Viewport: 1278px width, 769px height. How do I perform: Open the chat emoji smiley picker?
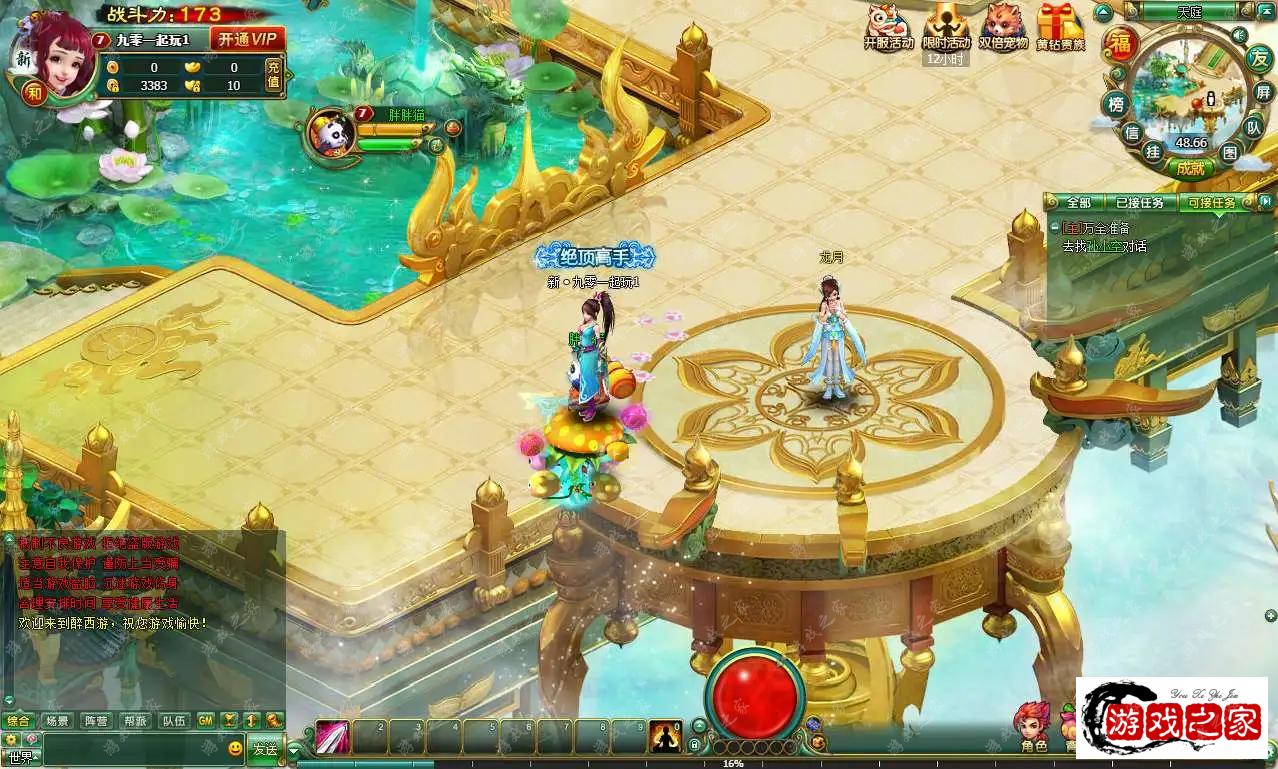pos(235,748)
